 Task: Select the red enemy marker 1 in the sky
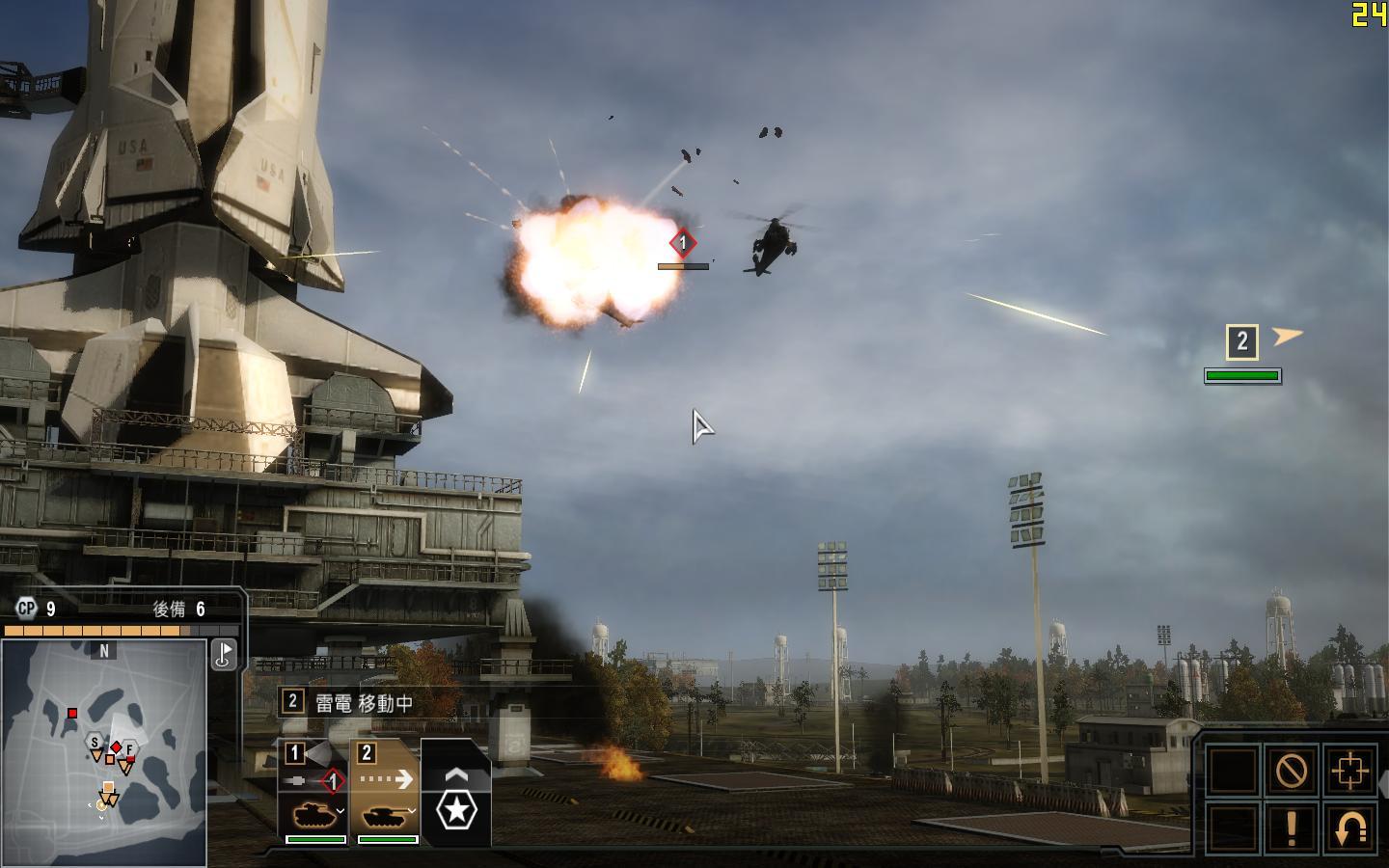[x=683, y=243]
